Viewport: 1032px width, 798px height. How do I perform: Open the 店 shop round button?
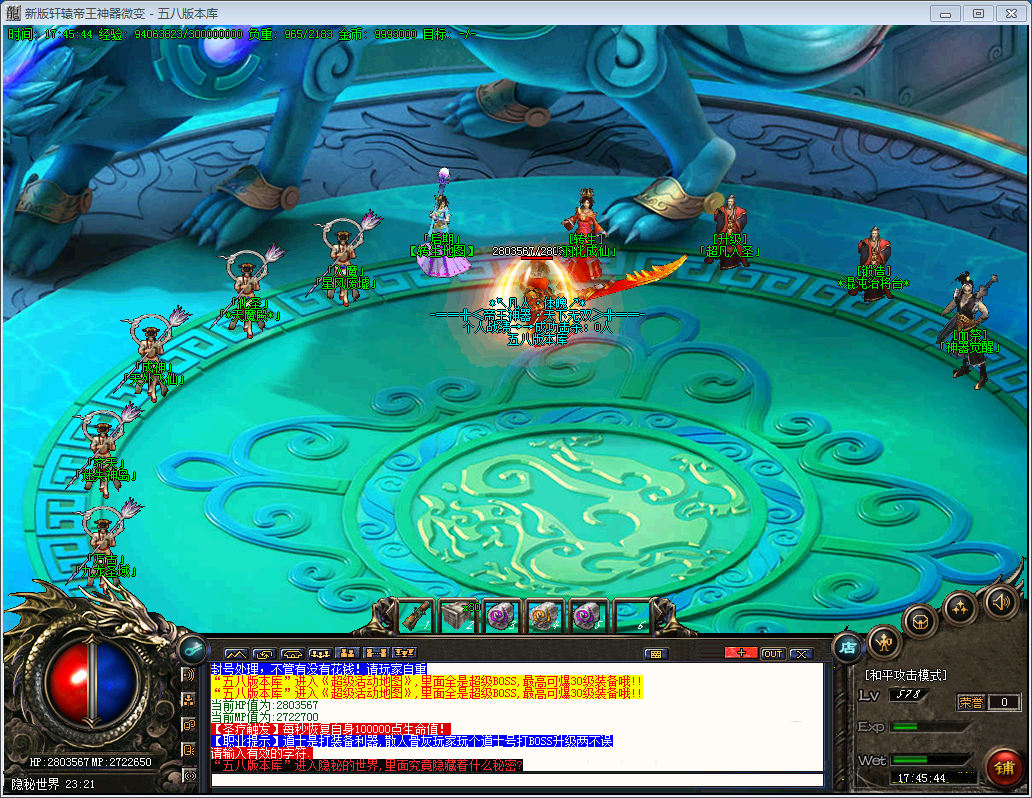pos(848,648)
